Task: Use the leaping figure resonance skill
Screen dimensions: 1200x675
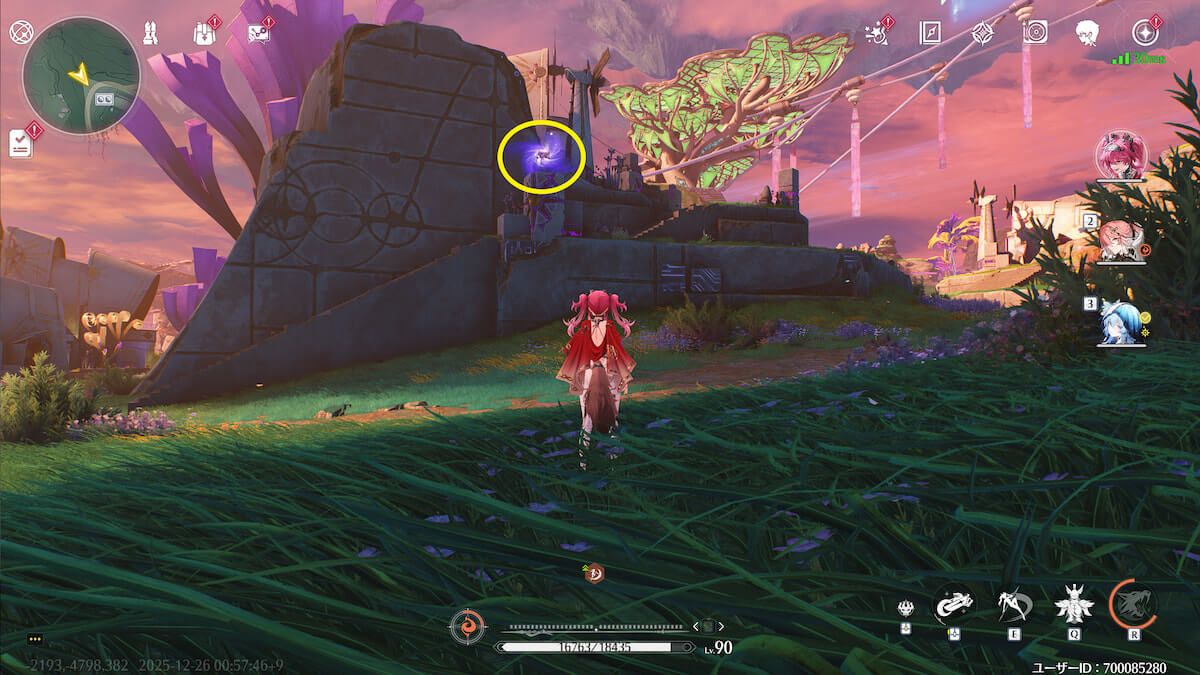Action: coord(1012,603)
